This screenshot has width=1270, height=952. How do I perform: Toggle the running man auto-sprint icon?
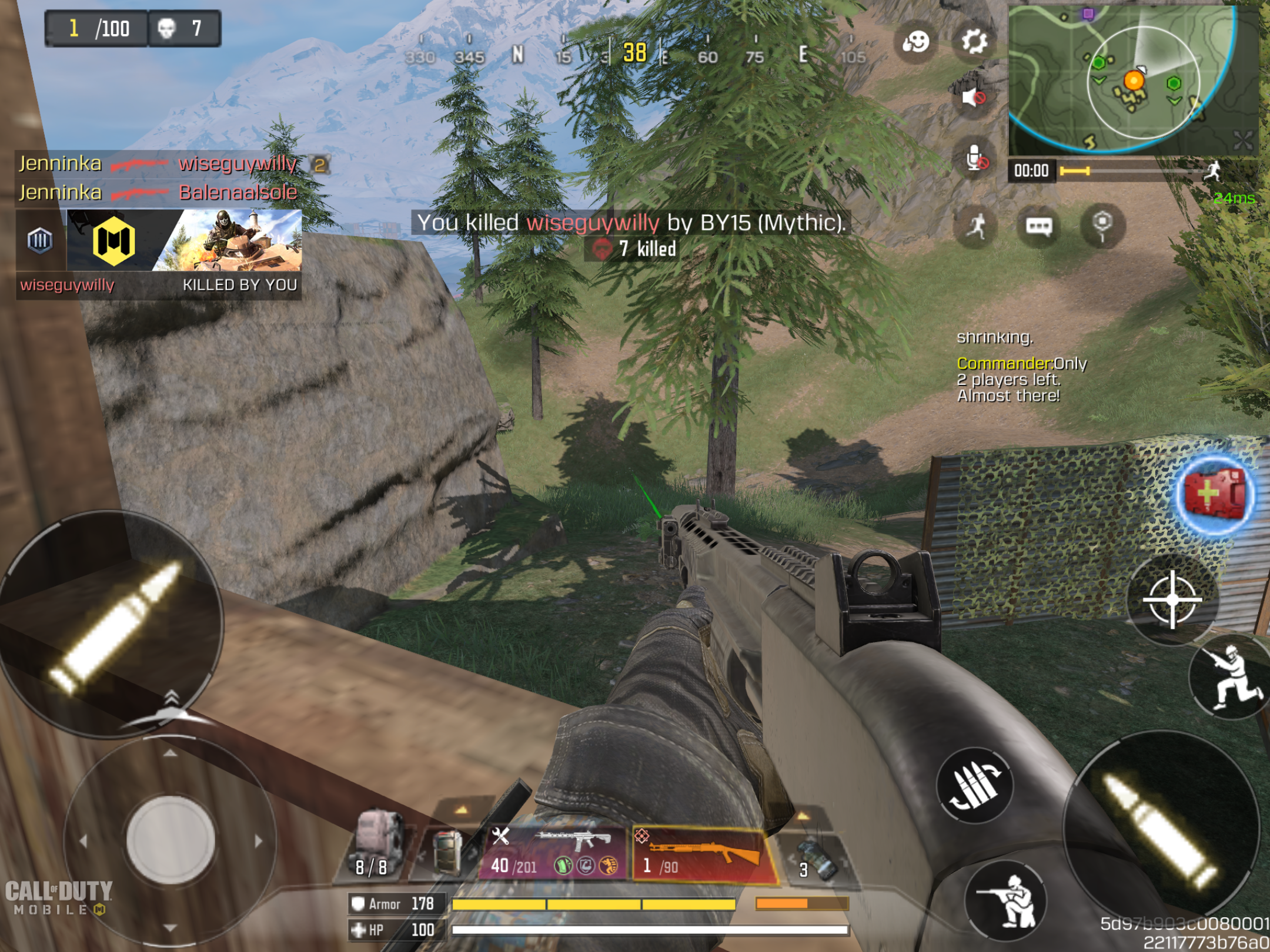[x=976, y=226]
